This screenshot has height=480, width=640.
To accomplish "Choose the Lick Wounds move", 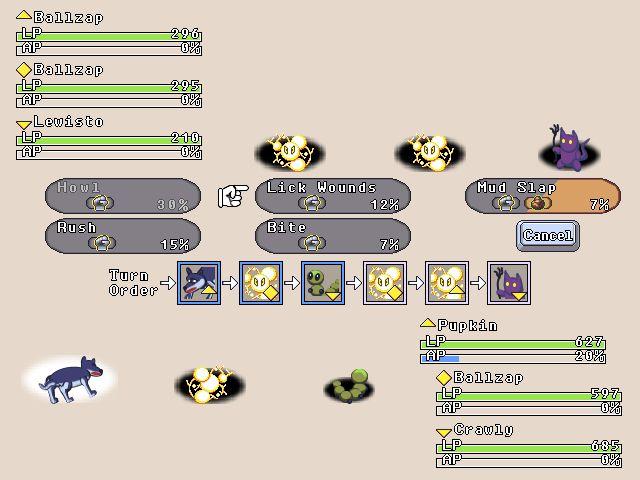I will tap(333, 196).
